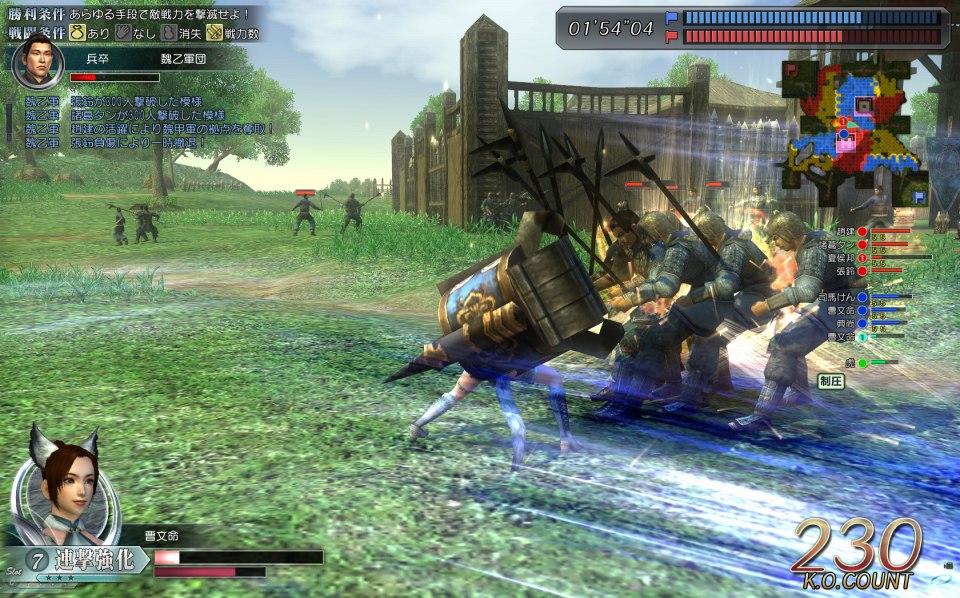This screenshot has height=598, width=960.
Task: Click the red flag marker on minimap
Action: click(790, 70)
